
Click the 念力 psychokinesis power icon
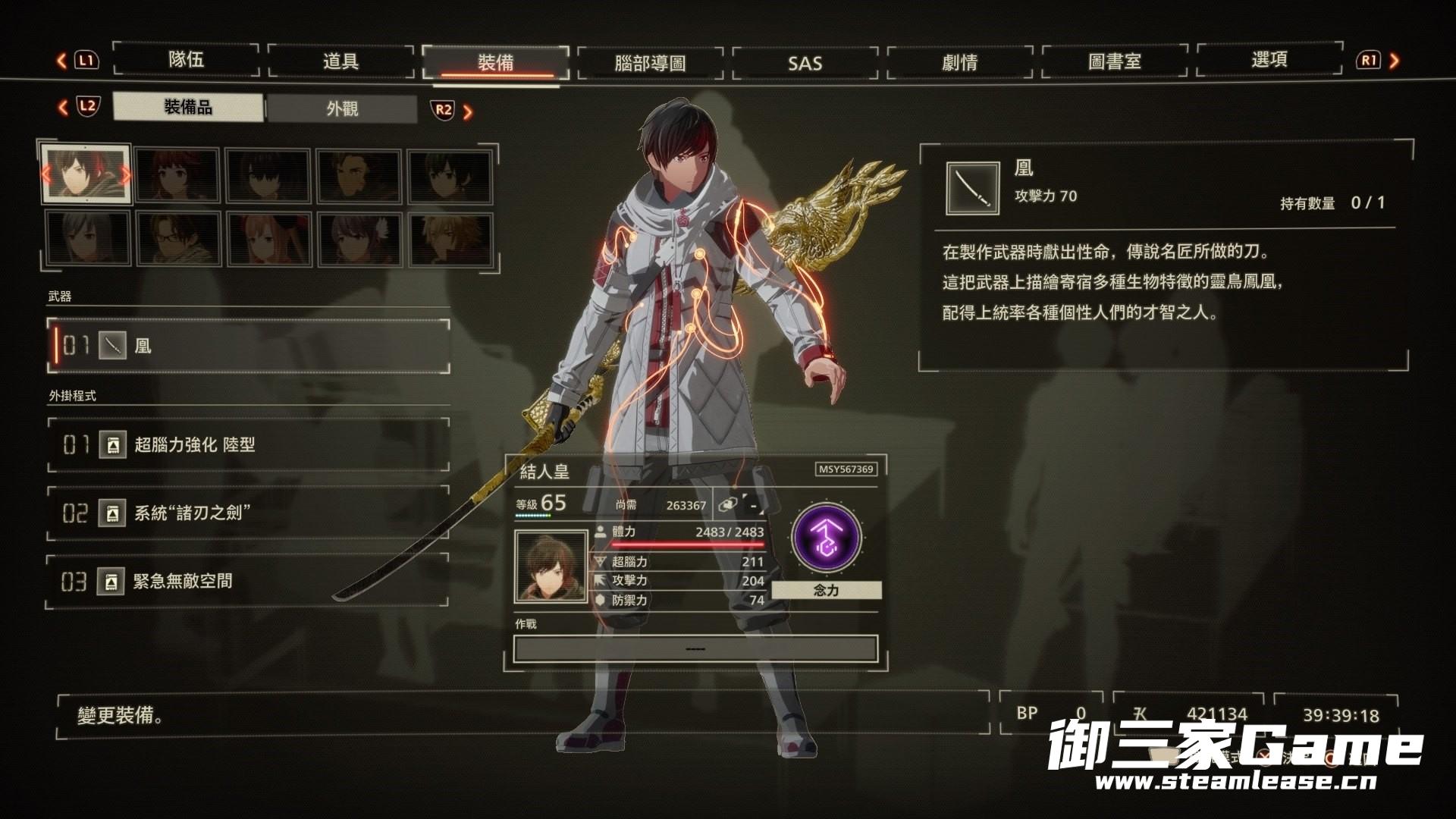(x=826, y=538)
